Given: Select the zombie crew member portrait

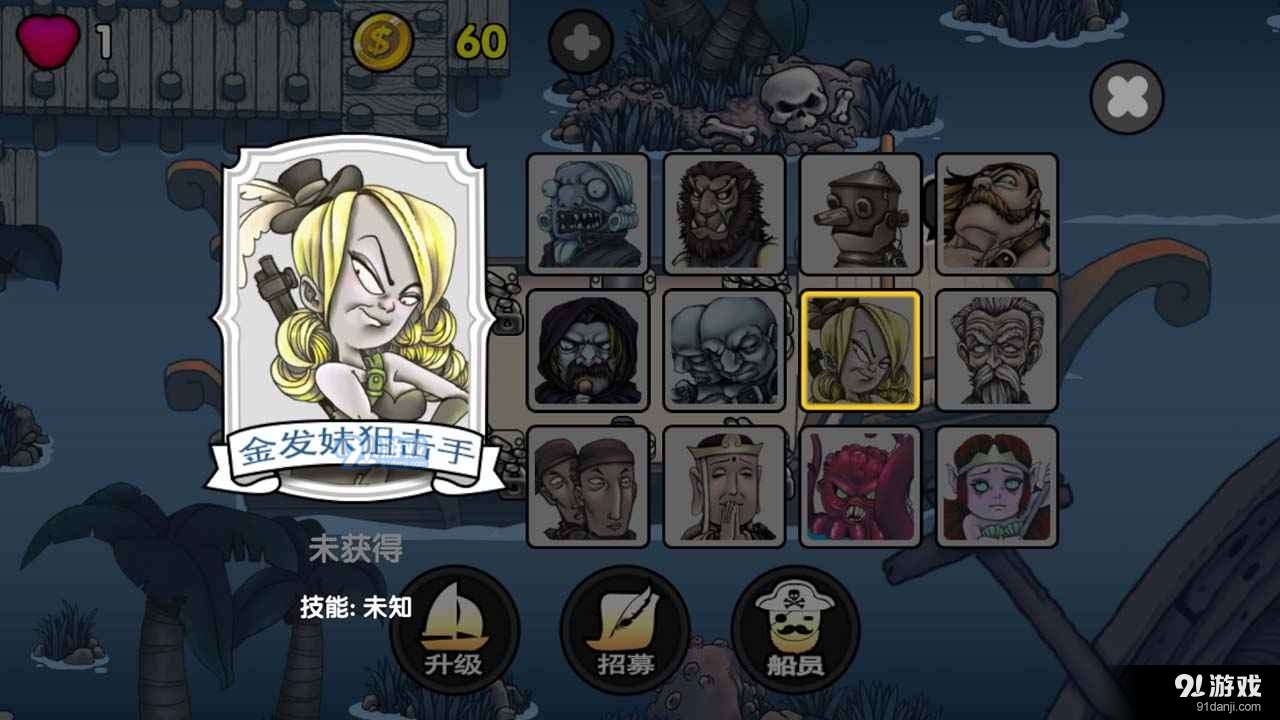Looking at the screenshot, I should [x=588, y=213].
